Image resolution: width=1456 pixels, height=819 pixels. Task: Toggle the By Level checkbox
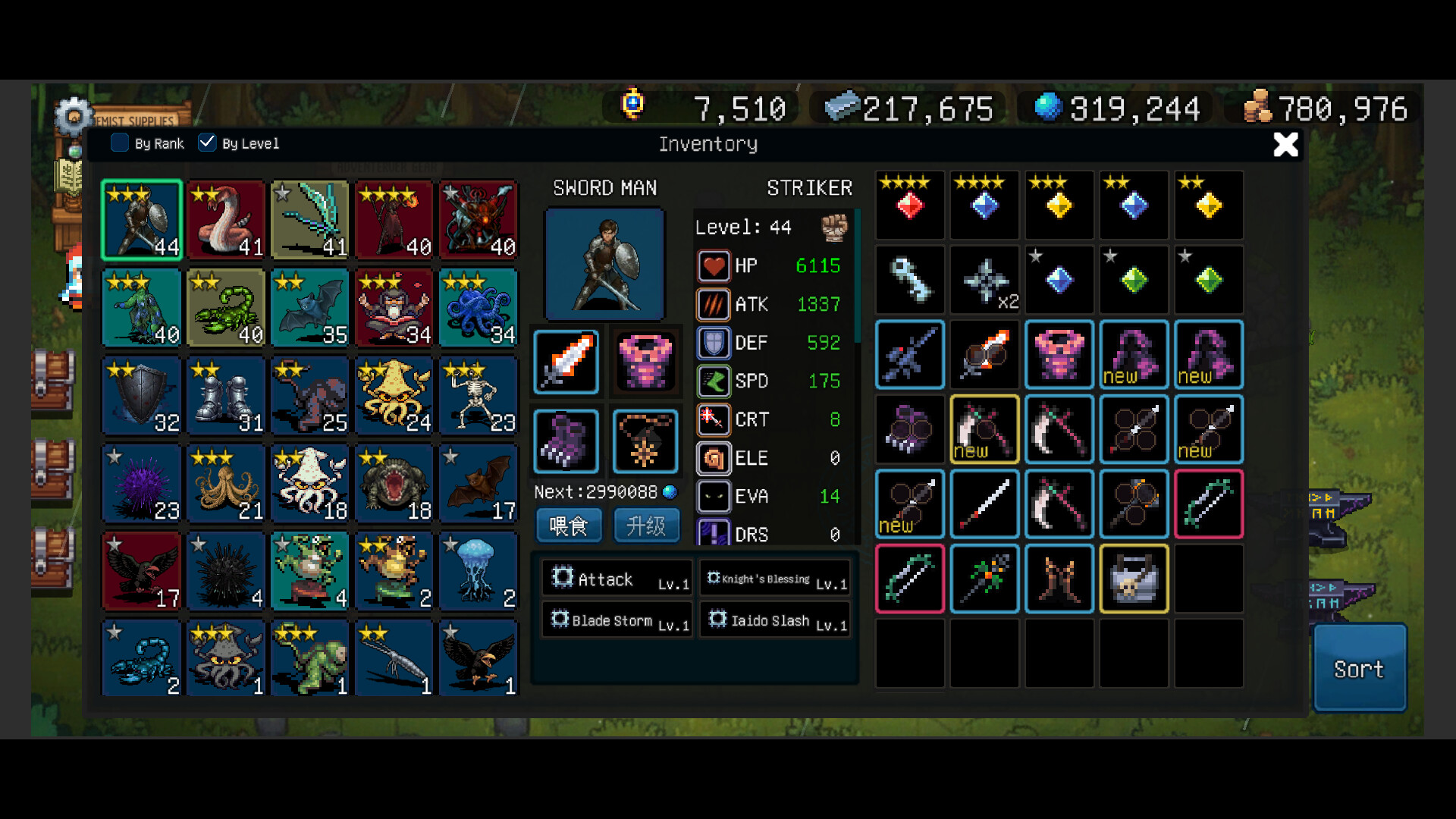pos(207,143)
